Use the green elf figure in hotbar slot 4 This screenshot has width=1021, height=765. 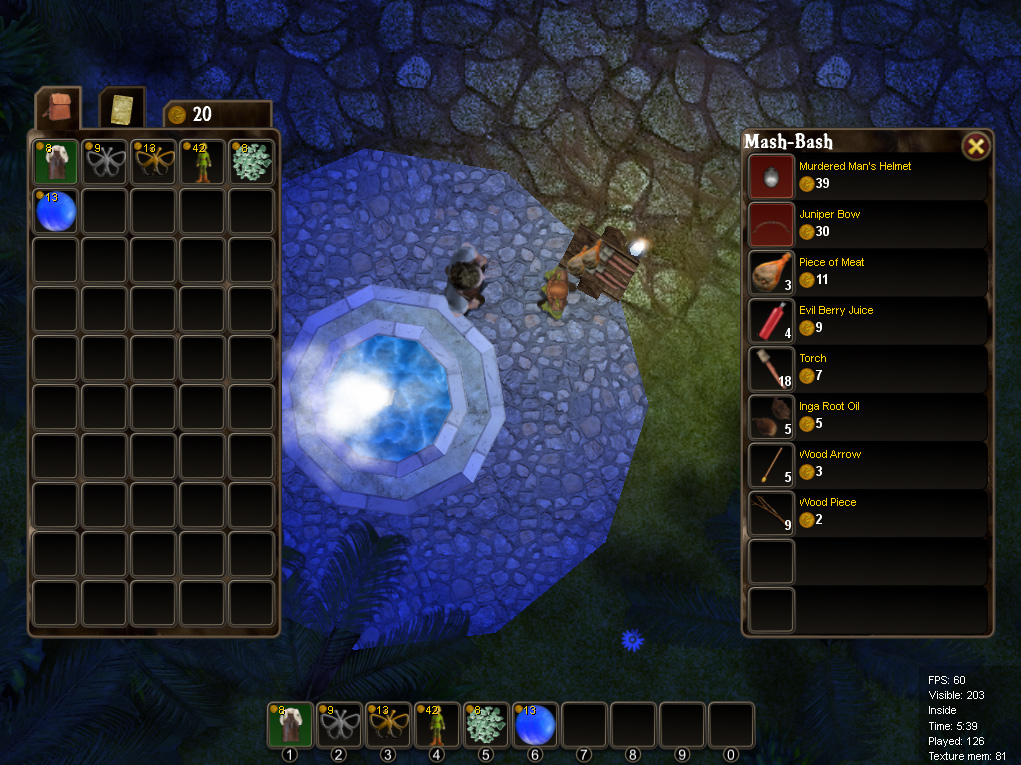(x=438, y=725)
